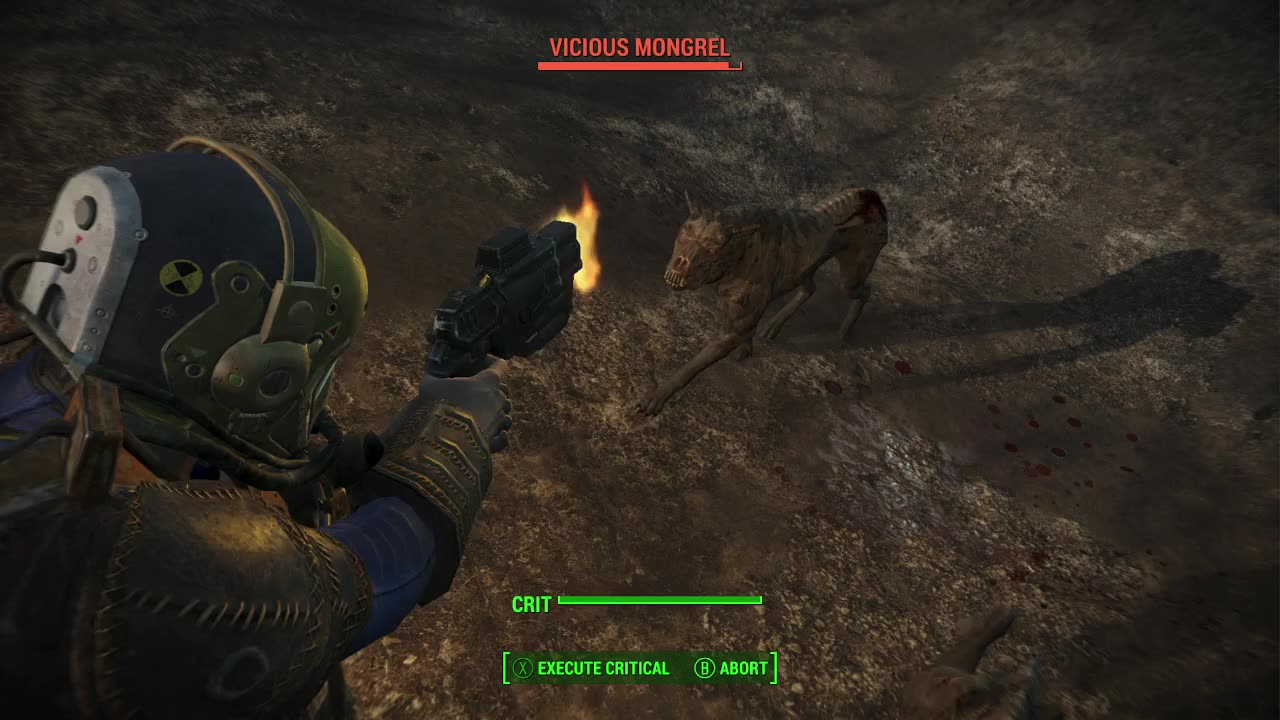Click the CRIT label text
The height and width of the screenshot is (720, 1280).
[x=531, y=604]
